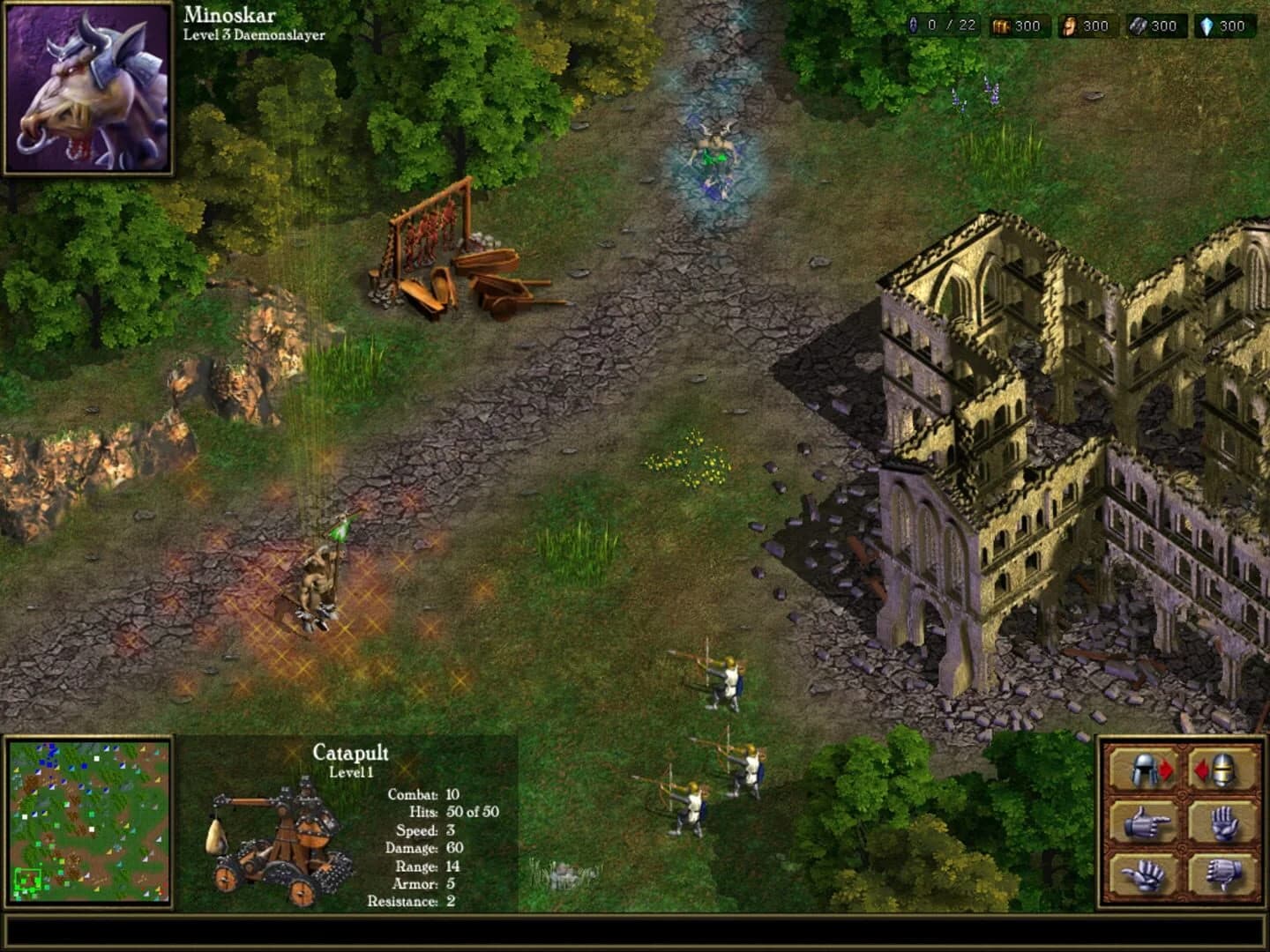Click the stone resource icon
Image resolution: width=1270 pixels, height=952 pixels.
pyautogui.click(x=1140, y=26)
